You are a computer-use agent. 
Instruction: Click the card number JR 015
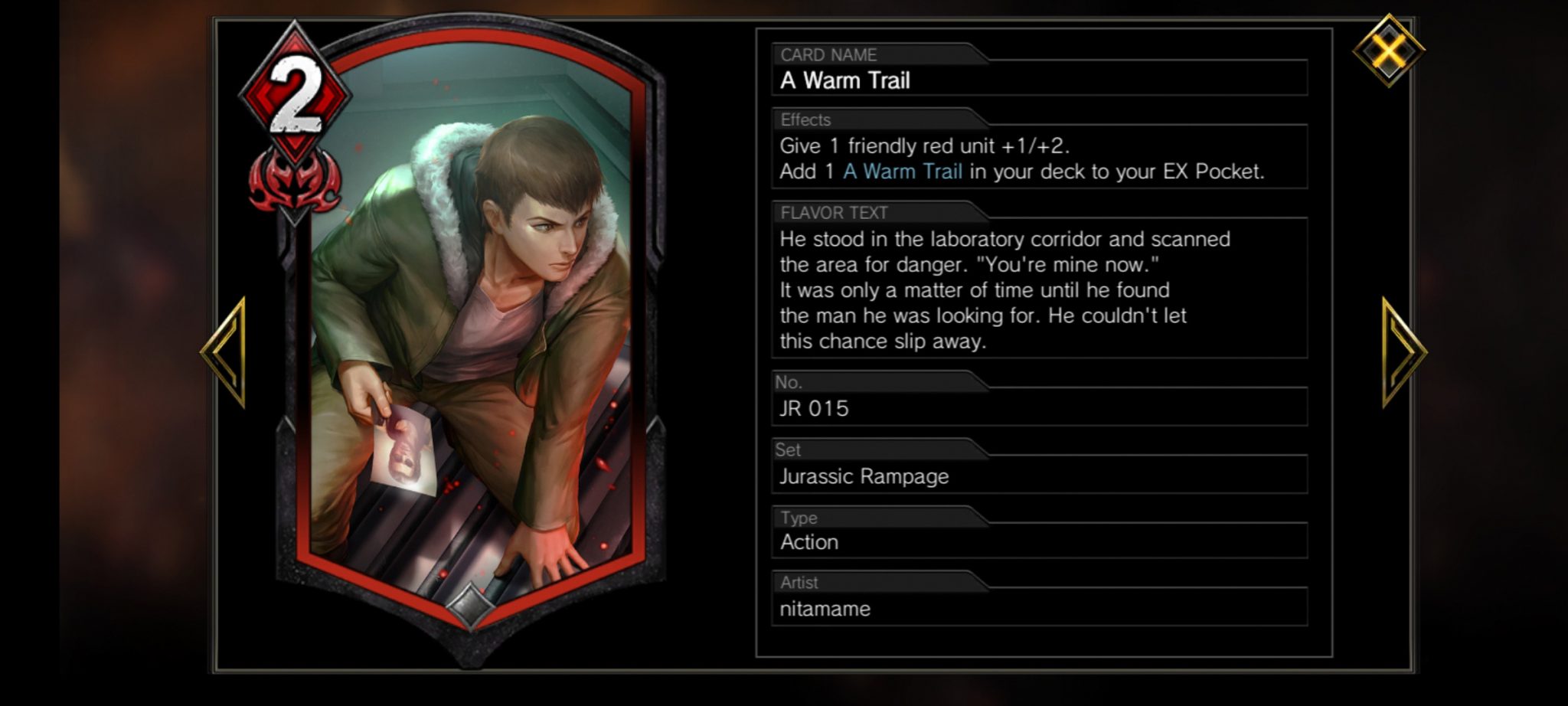tap(815, 408)
